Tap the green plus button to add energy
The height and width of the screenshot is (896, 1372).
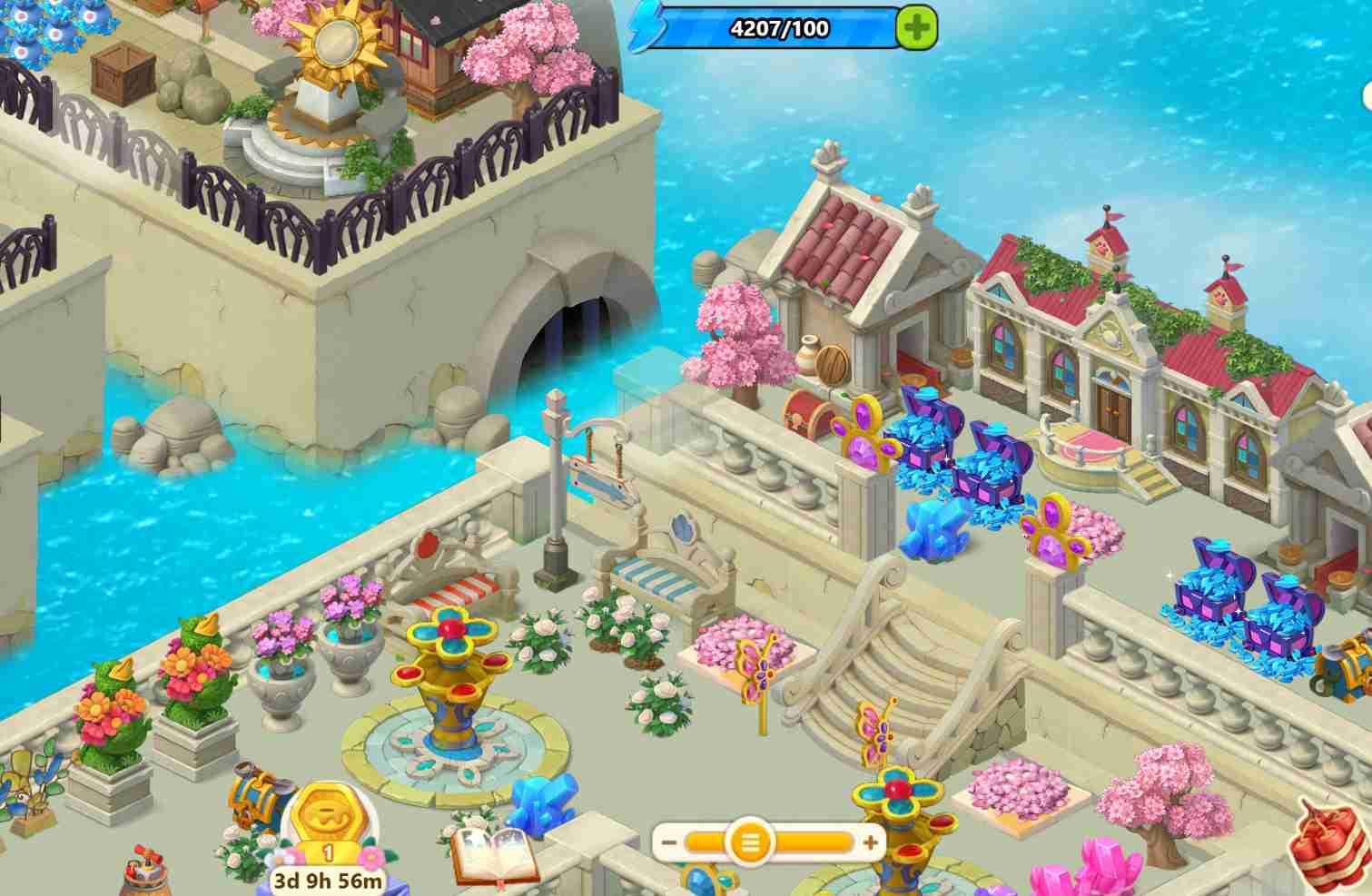coord(916,28)
